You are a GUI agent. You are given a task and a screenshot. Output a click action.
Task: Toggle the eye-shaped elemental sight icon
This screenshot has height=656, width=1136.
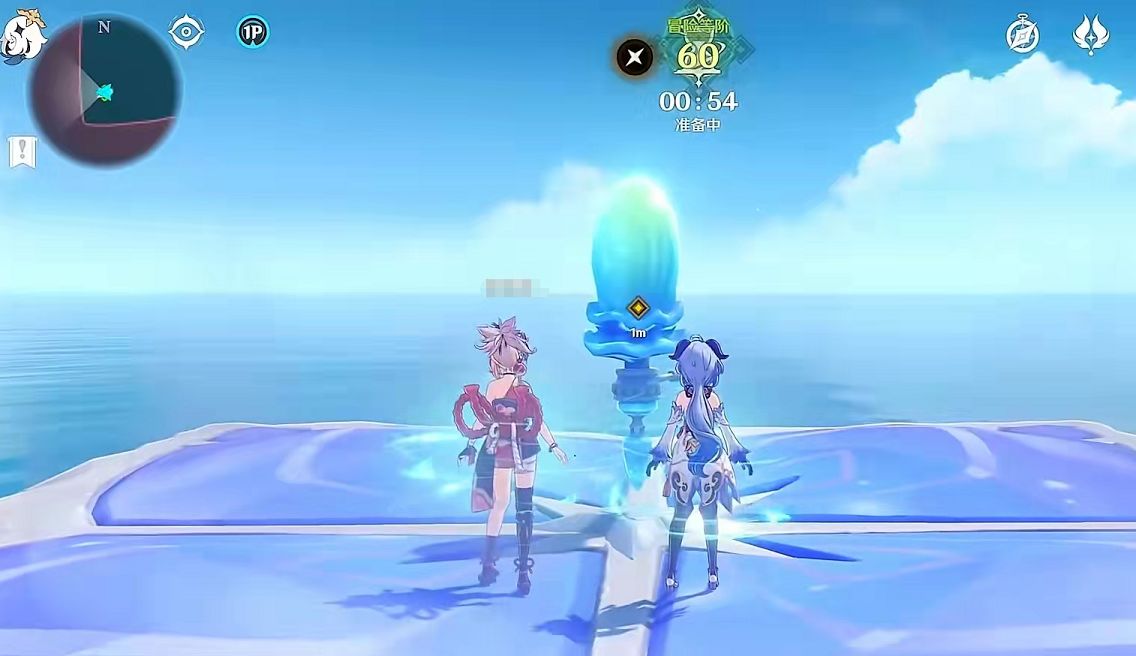186,32
